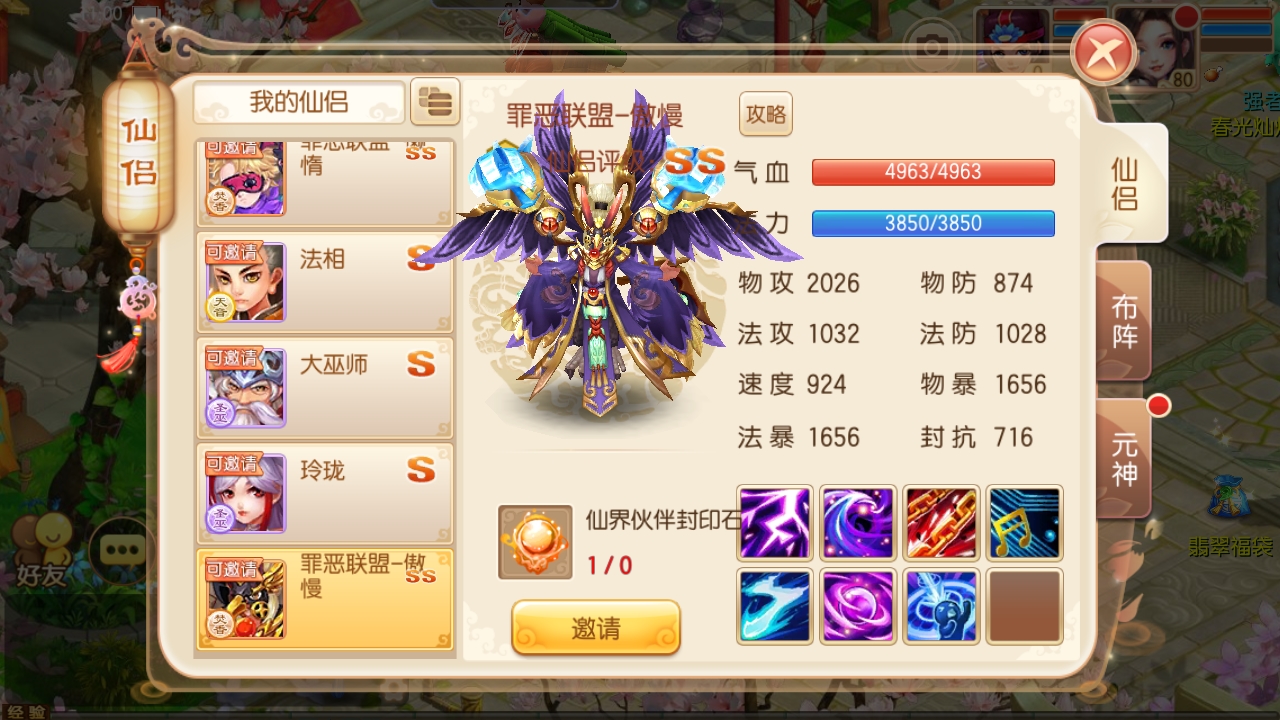Click the 仙界伙伴封印石 seal stone icon
This screenshot has width=1280, height=720.
click(x=536, y=543)
